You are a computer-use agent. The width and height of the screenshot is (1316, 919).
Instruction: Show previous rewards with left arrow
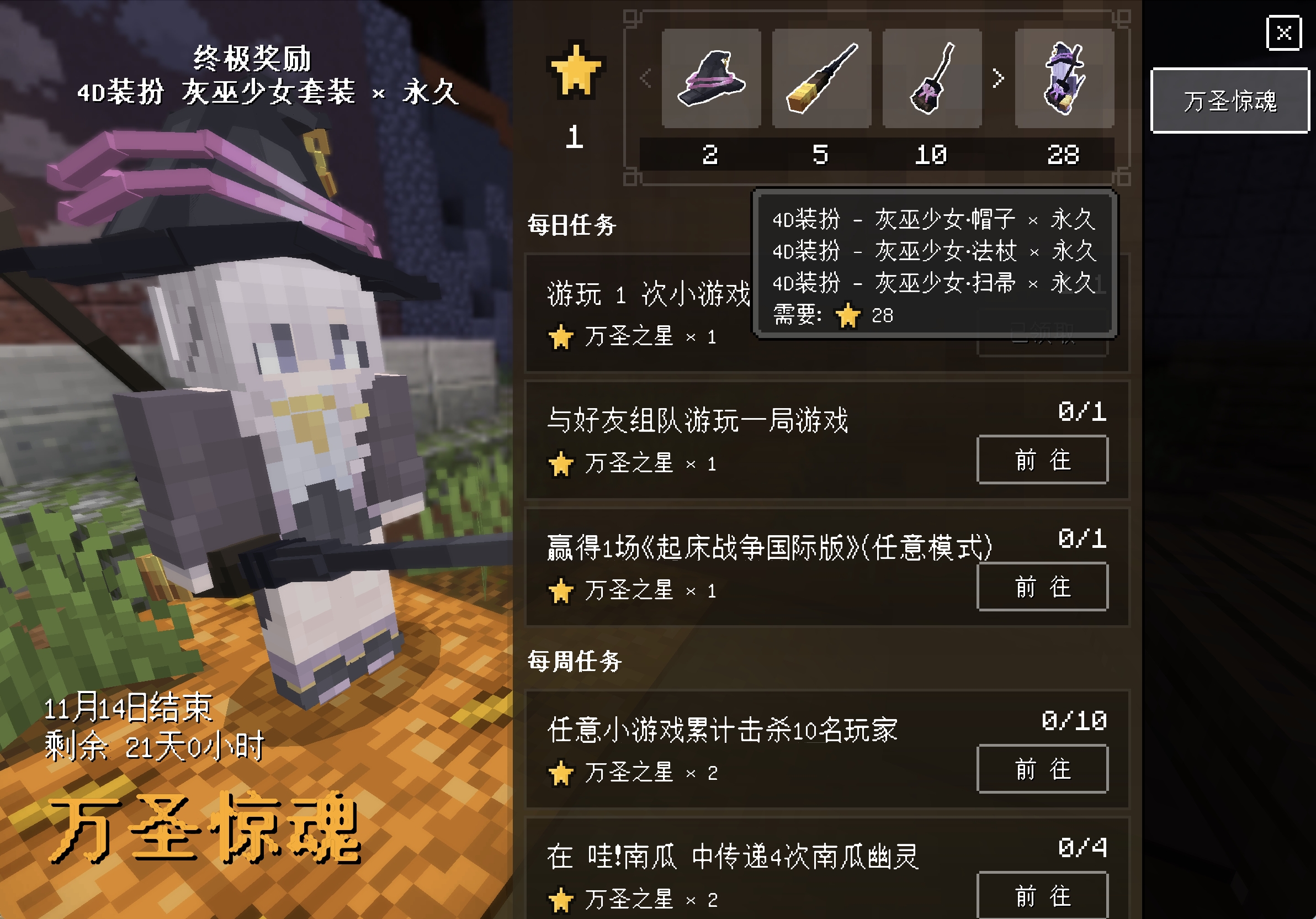[646, 78]
